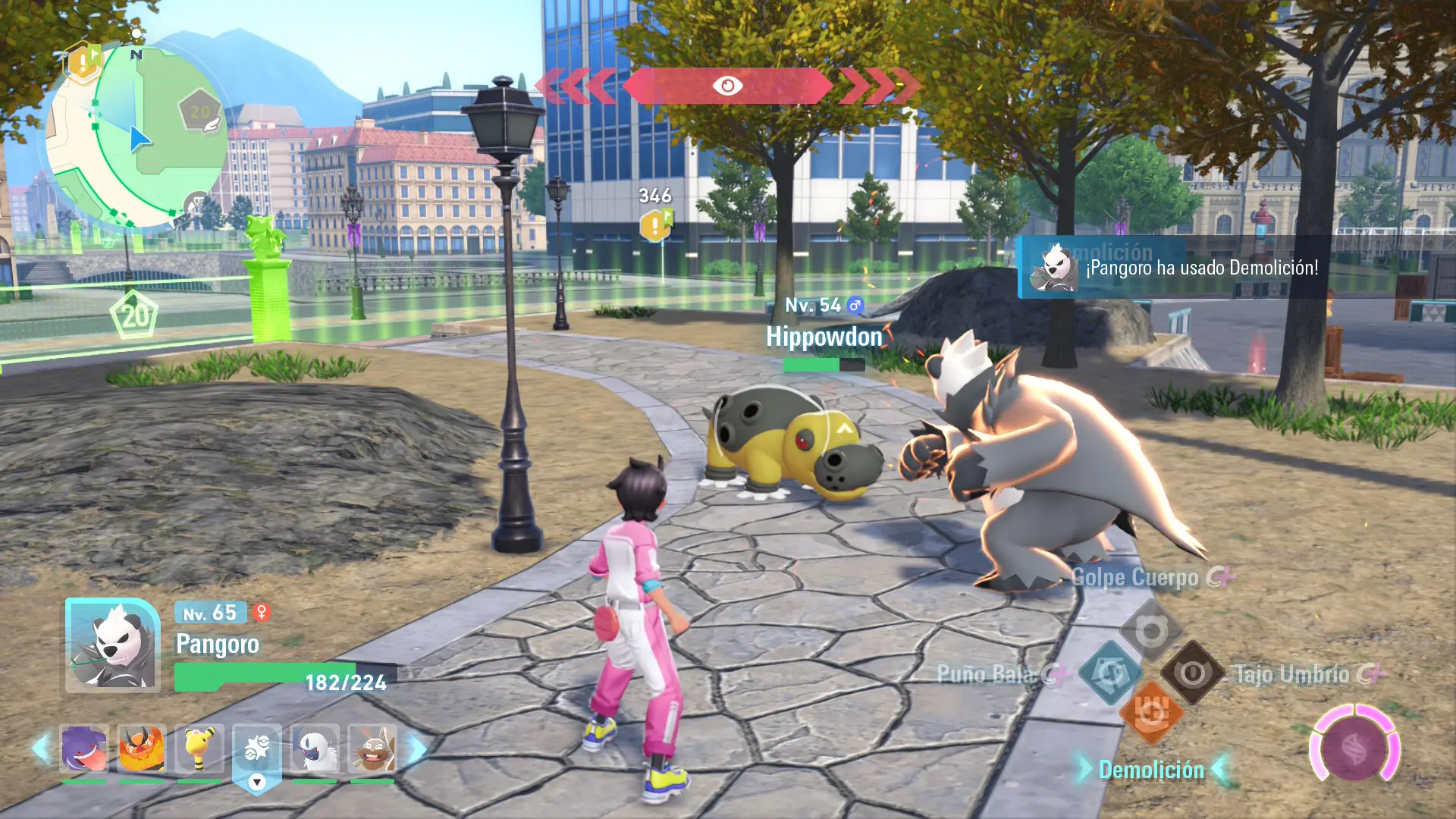Switch to the orange fire Pokémon party slot
The width and height of the screenshot is (1456, 819).
point(142,748)
